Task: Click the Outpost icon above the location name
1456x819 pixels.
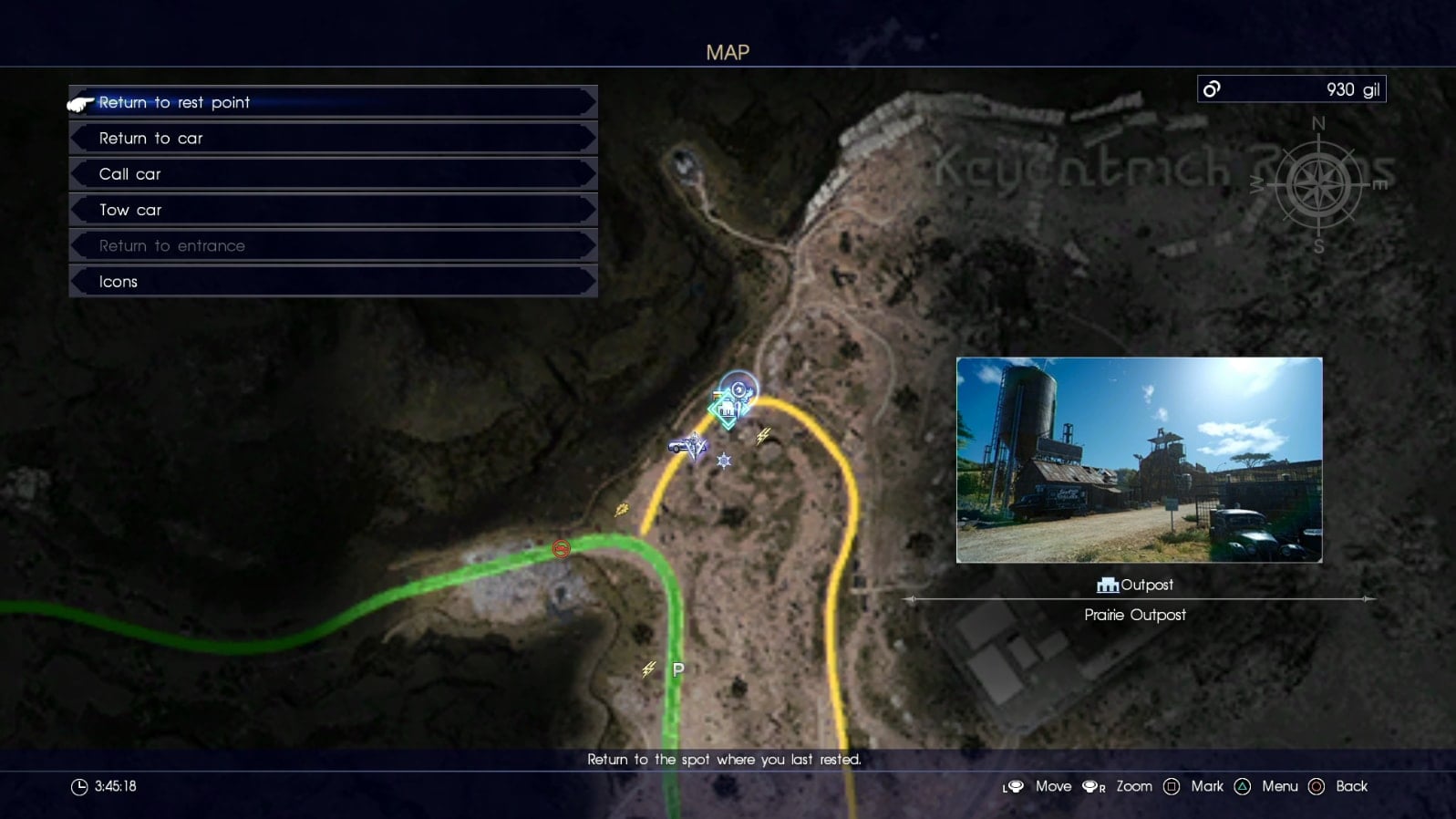Action: point(1107,585)
